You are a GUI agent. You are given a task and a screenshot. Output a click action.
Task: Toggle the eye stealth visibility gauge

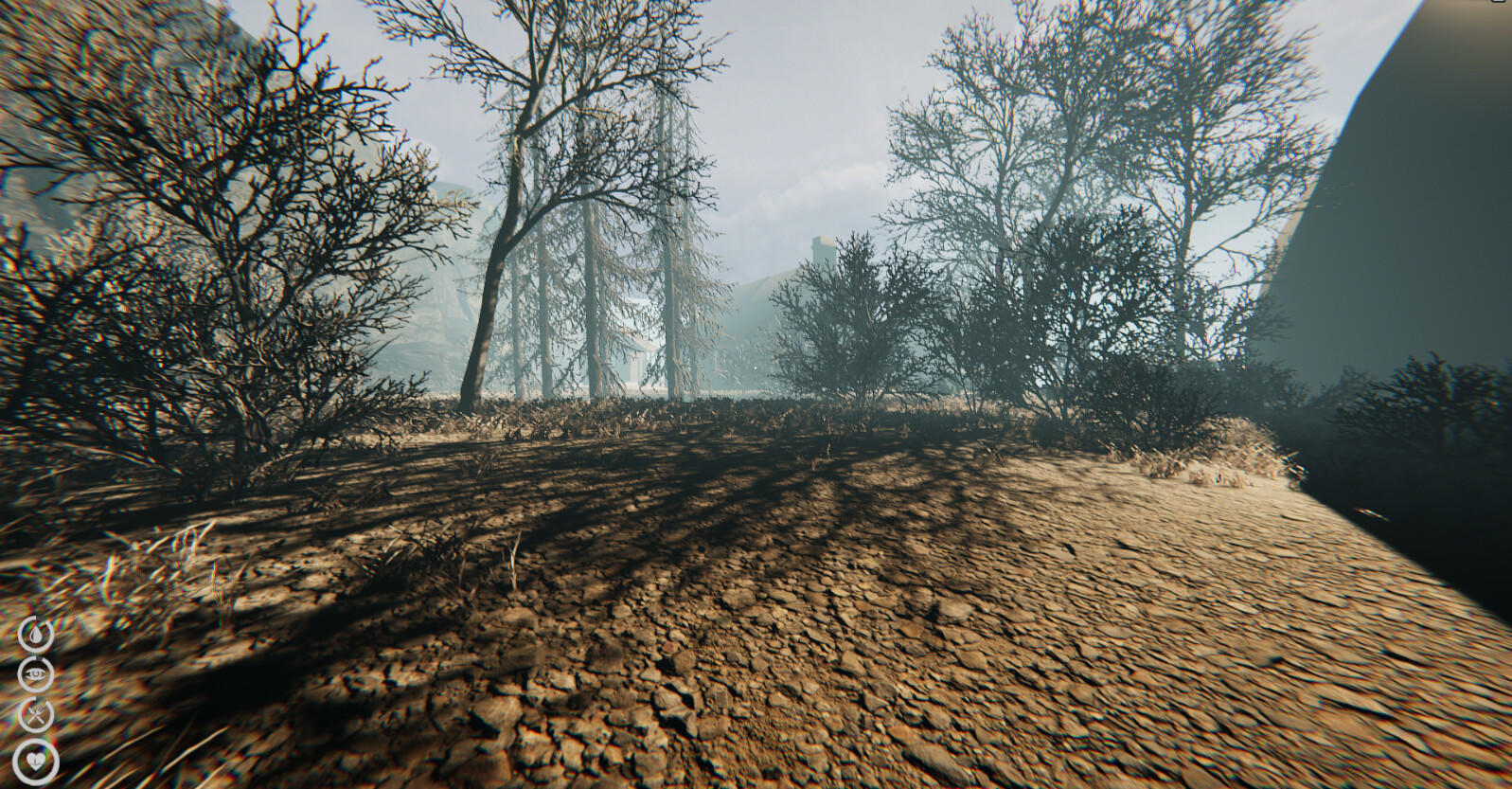coord(35,673)
